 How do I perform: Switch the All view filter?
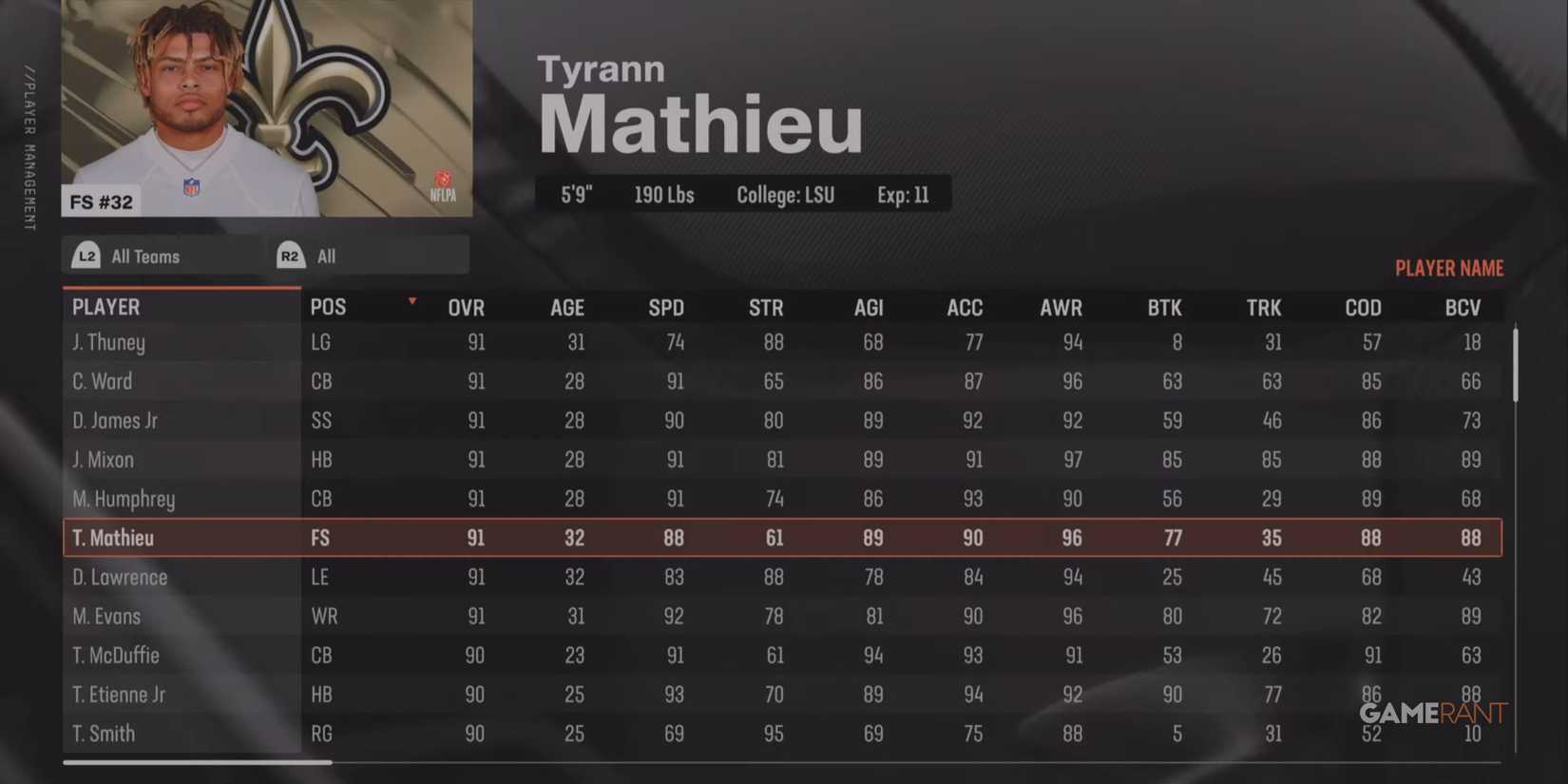326,255
